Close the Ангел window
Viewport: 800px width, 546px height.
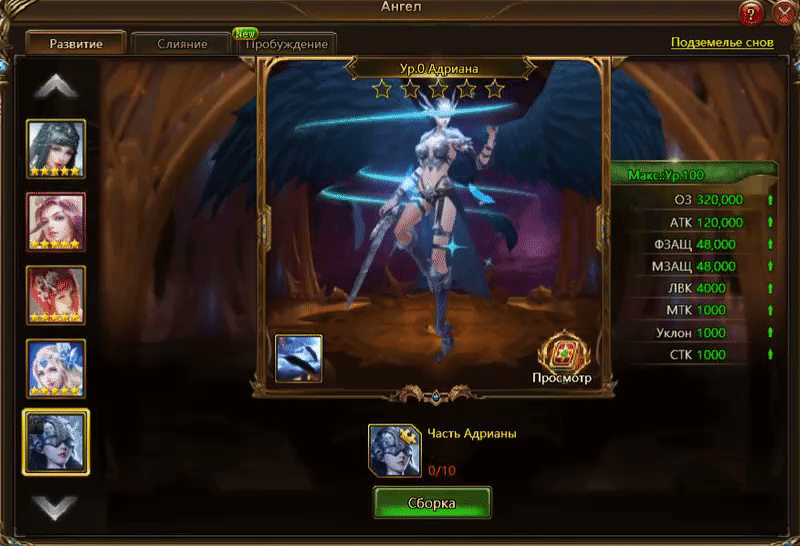click(784, 13)
